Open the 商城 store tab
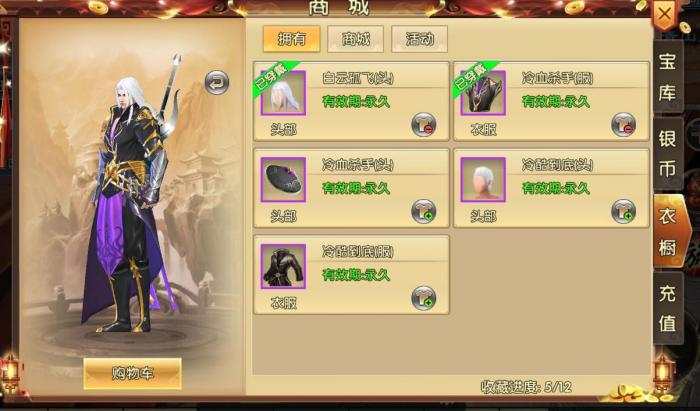This screenshot has width=700, height=411. coord(355,40)
